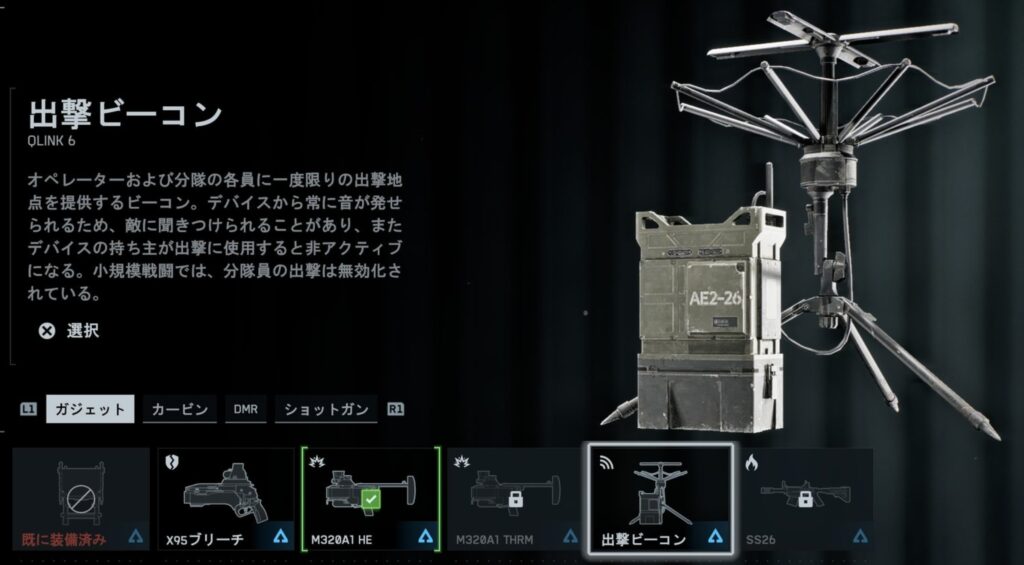Screen dimensions: 1024x565
Task: Pick the equipped M320A1 HE launcher
Action: (x=370, y=499)
